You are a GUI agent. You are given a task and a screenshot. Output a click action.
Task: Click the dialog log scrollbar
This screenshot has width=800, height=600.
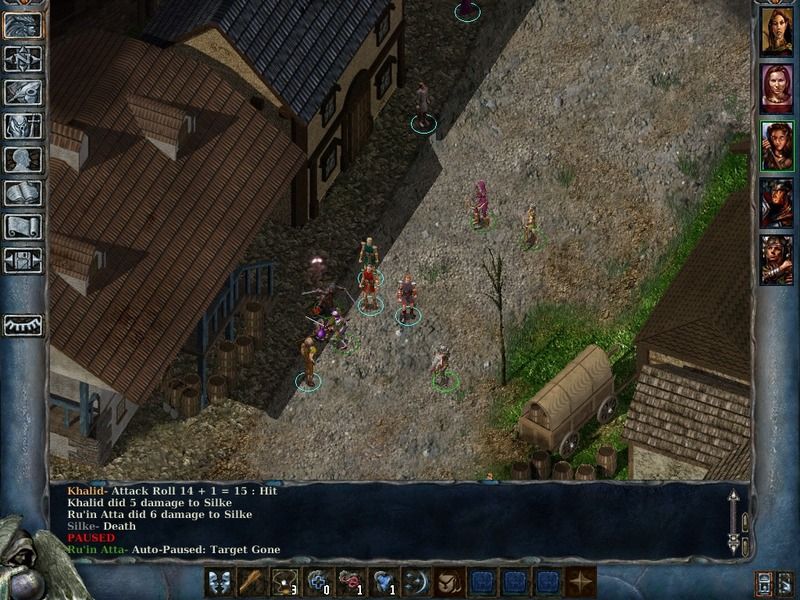tap(733, 520)
